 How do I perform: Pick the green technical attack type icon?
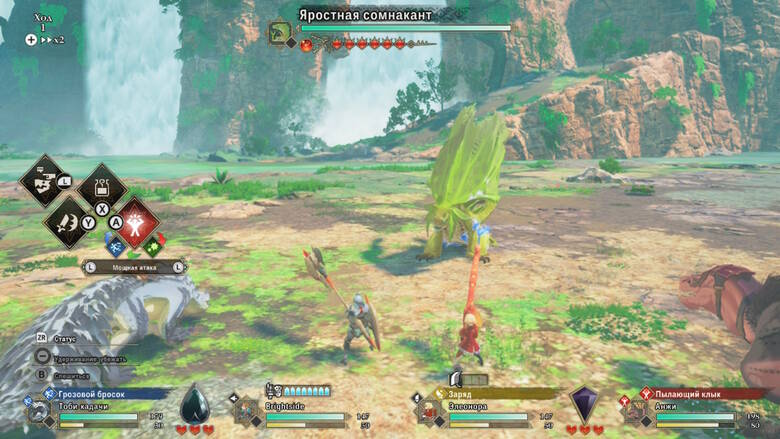point(153,244)
